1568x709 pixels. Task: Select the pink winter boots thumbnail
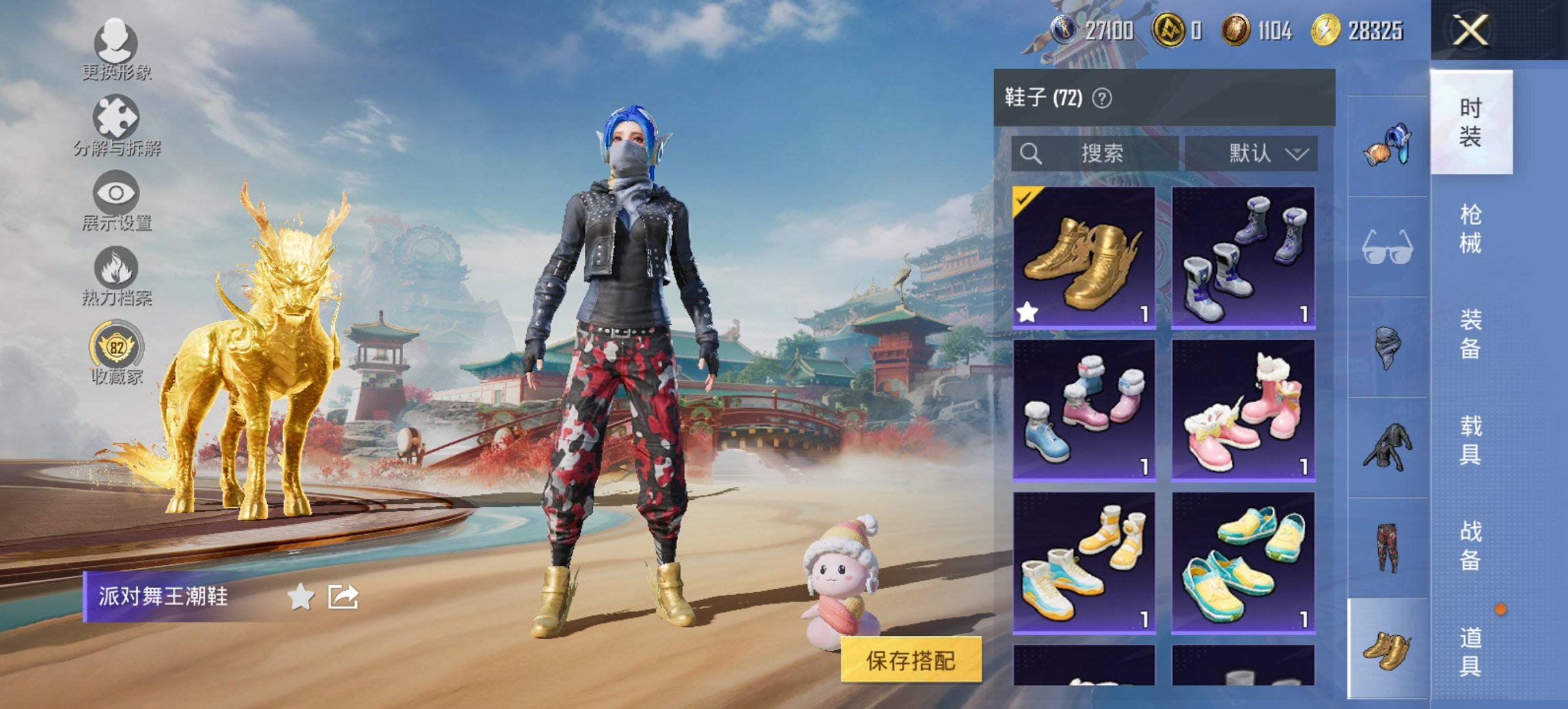click(1244, 411)
